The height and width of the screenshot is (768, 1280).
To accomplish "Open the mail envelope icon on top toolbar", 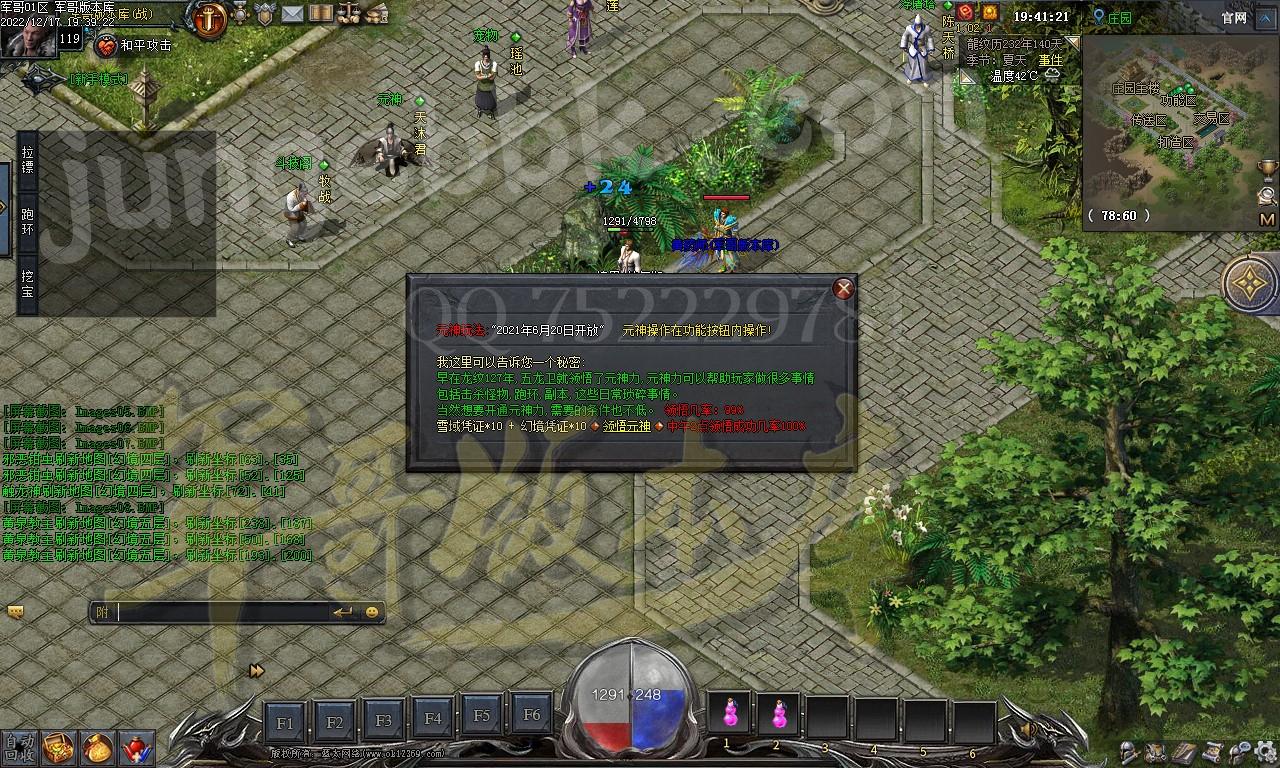I will click(x=290, y=13).
